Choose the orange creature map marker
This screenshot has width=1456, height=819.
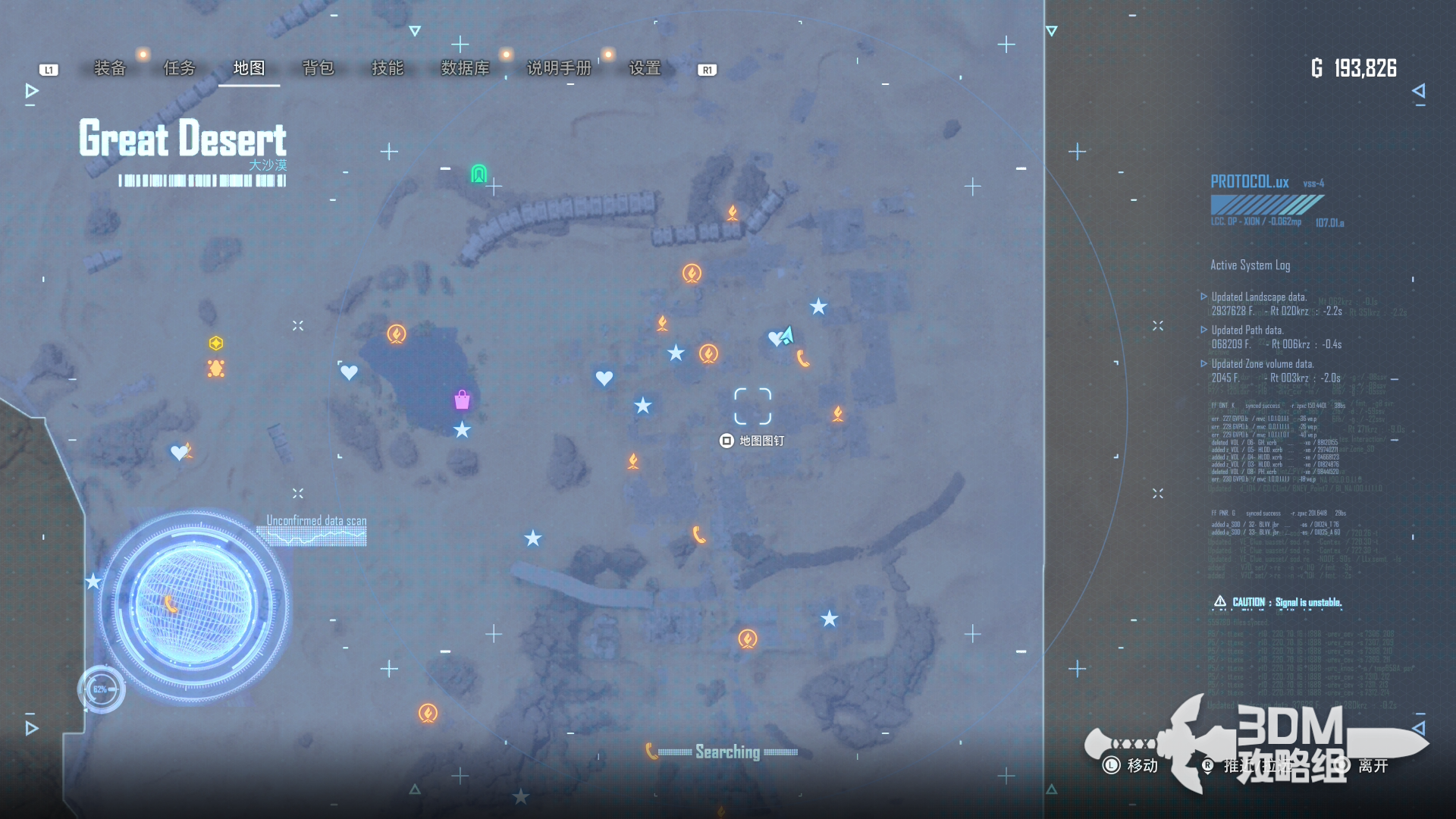coord(216,369)
